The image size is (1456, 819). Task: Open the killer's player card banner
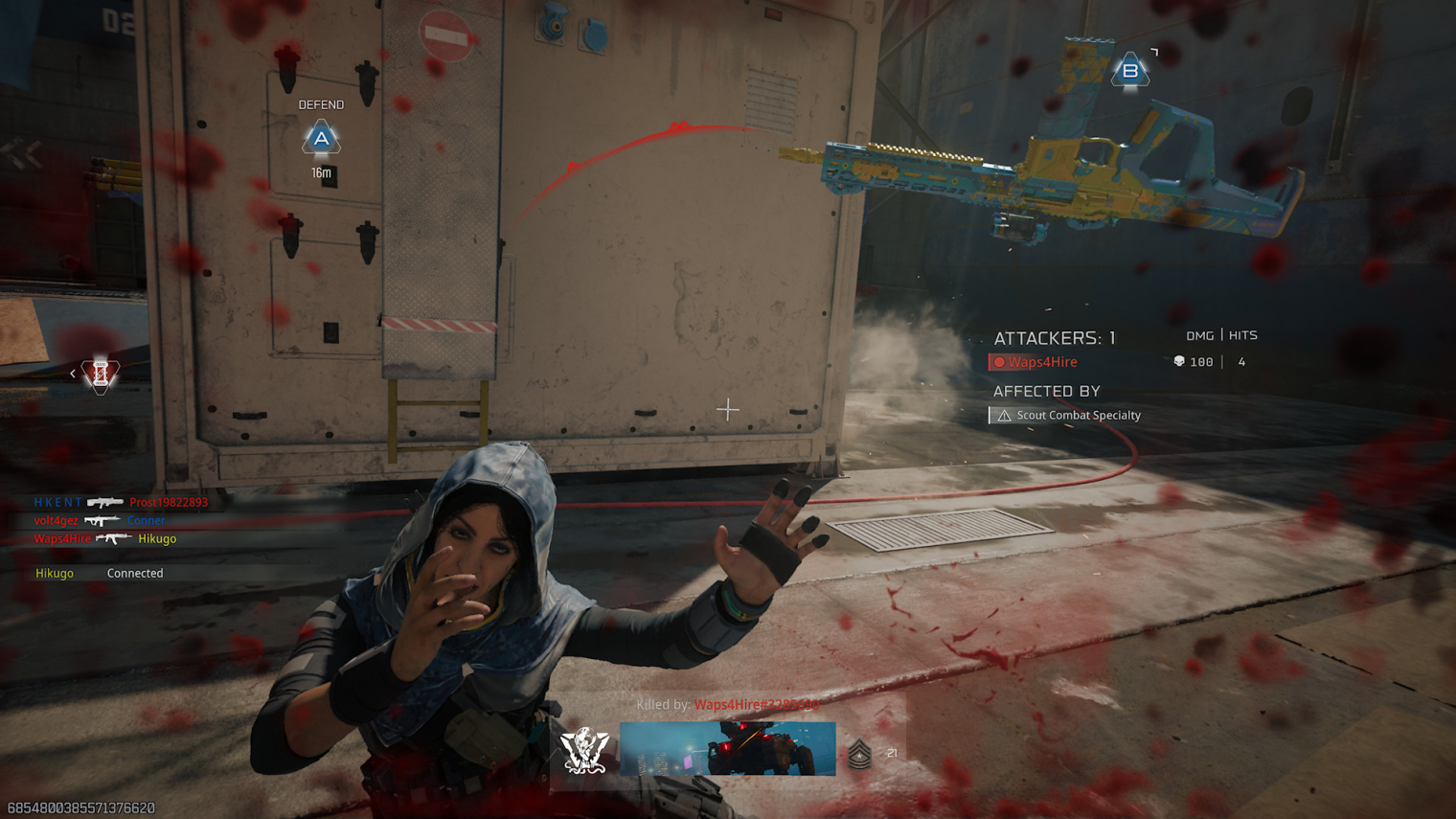(x=727, y=749)
